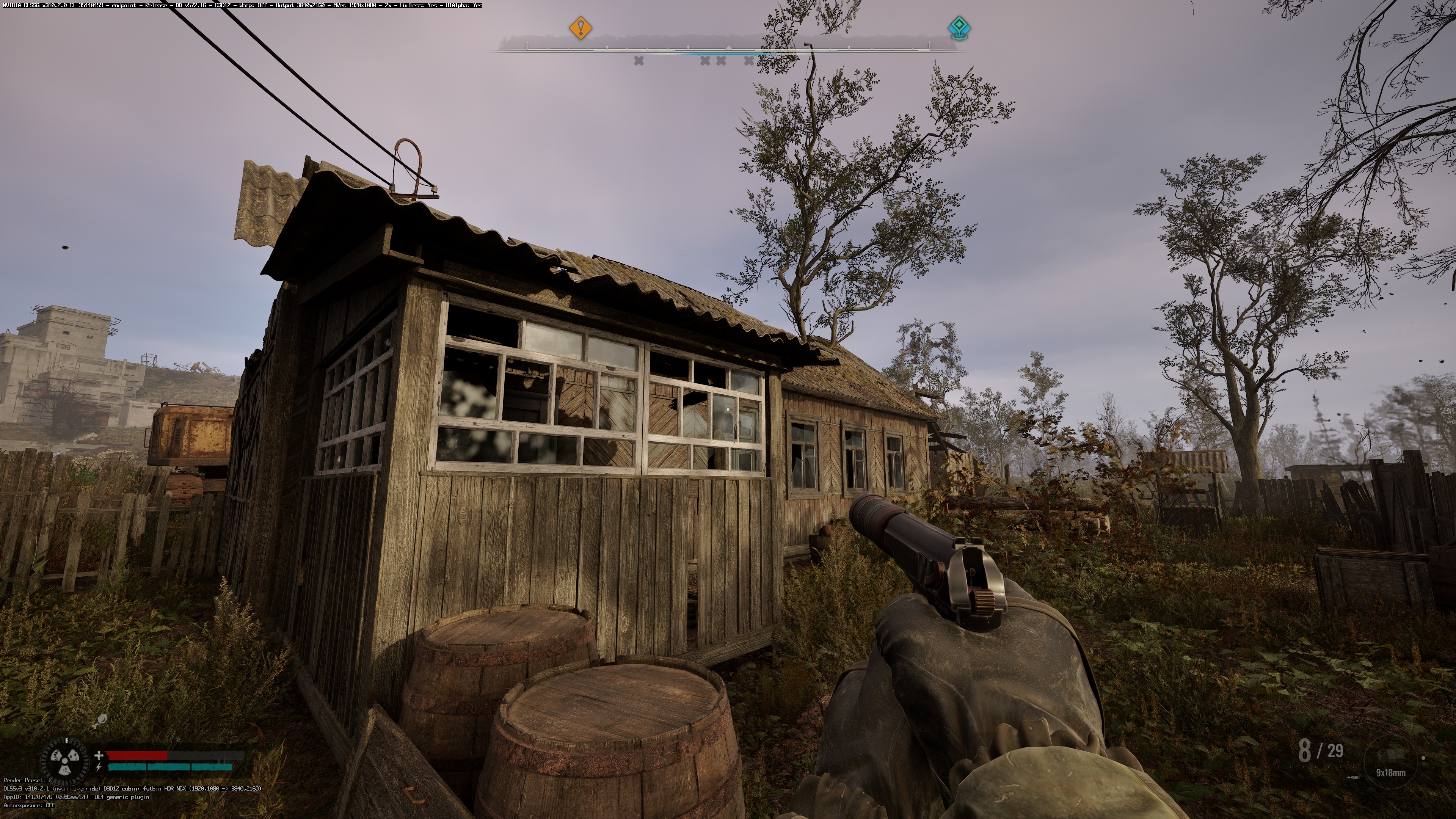
Task: Click the teal diamond waypoint marker
Action: pos(958,27)
